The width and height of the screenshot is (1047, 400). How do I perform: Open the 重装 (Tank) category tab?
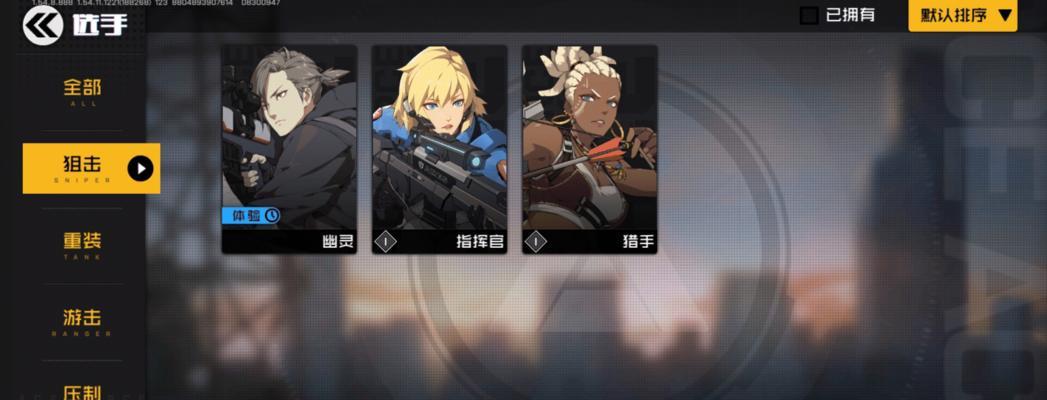(x=82, y=245)
